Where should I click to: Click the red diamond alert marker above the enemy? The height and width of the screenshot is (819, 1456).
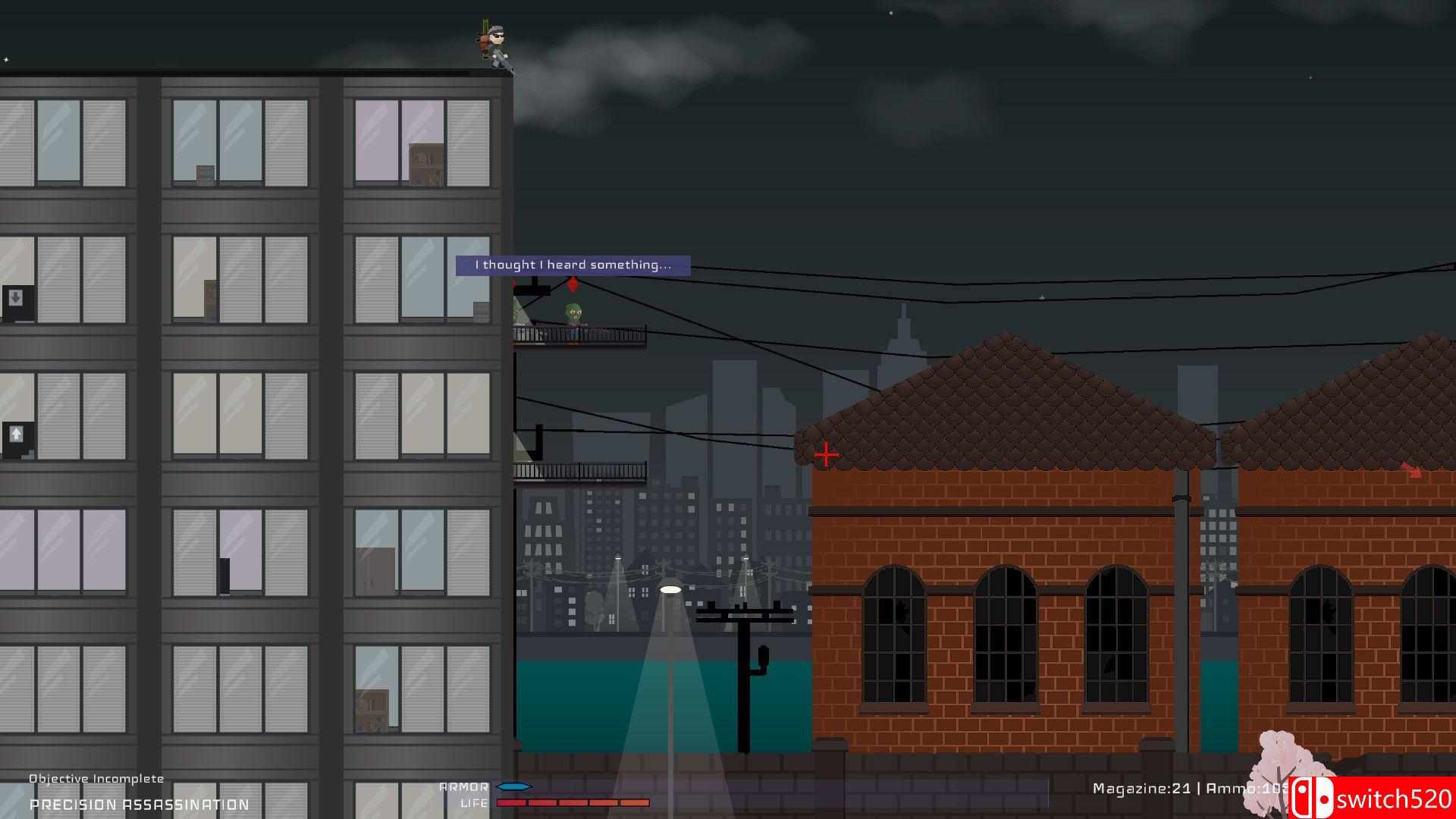pos(572,284)
